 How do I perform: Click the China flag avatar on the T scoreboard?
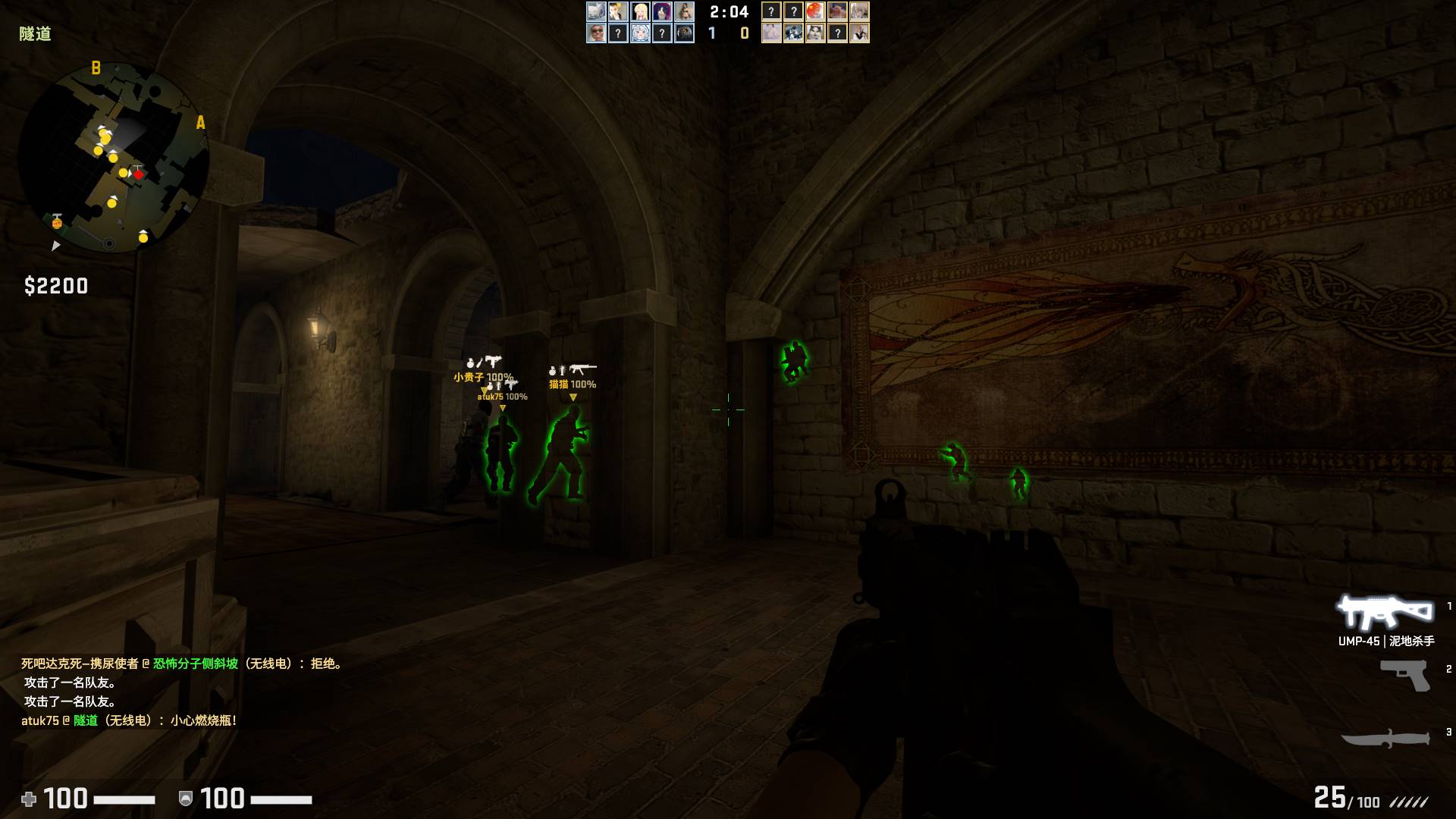814,11
